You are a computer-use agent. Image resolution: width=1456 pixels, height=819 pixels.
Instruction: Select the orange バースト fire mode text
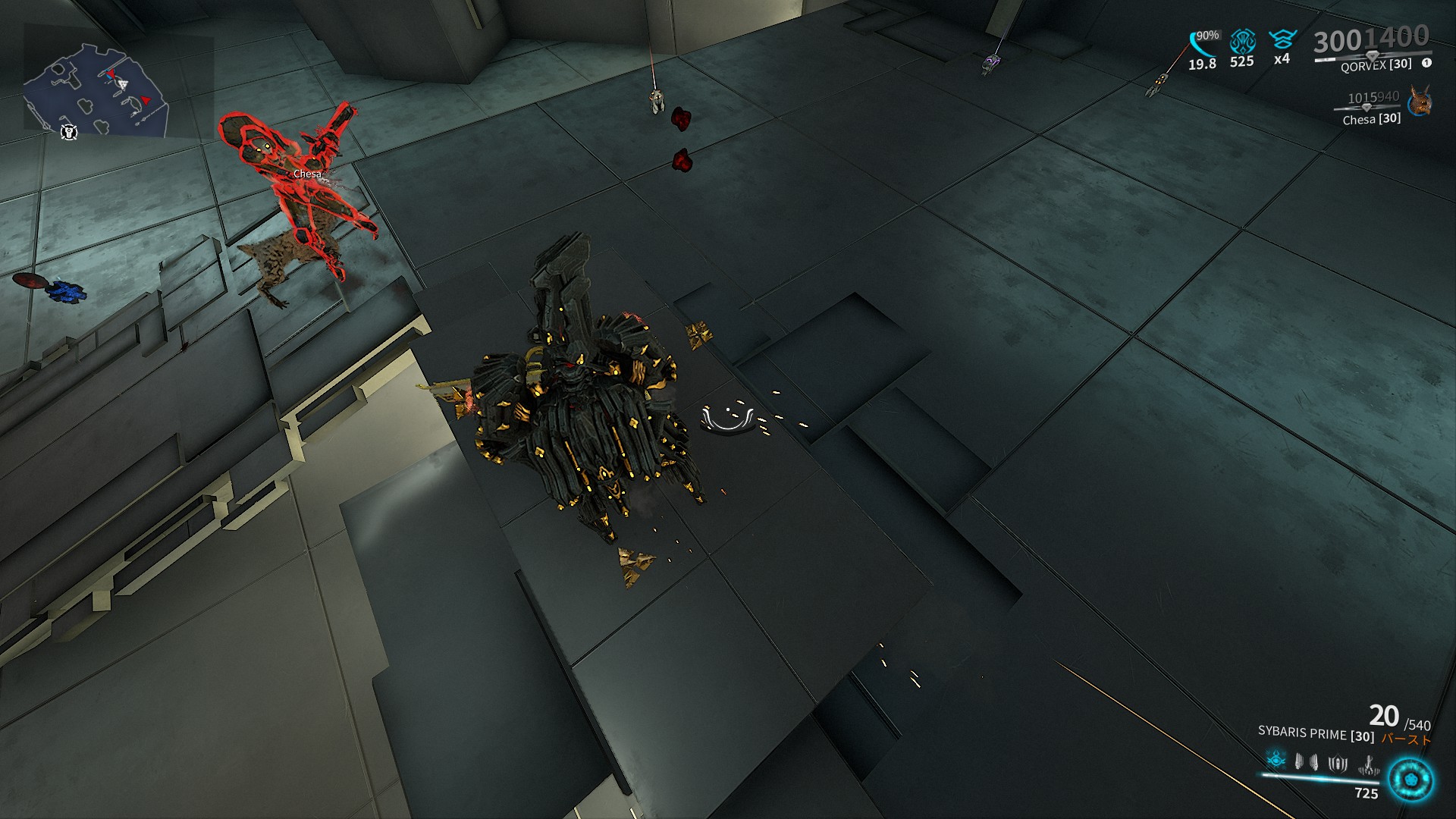pyautogui.click(x=1404, y=738)
